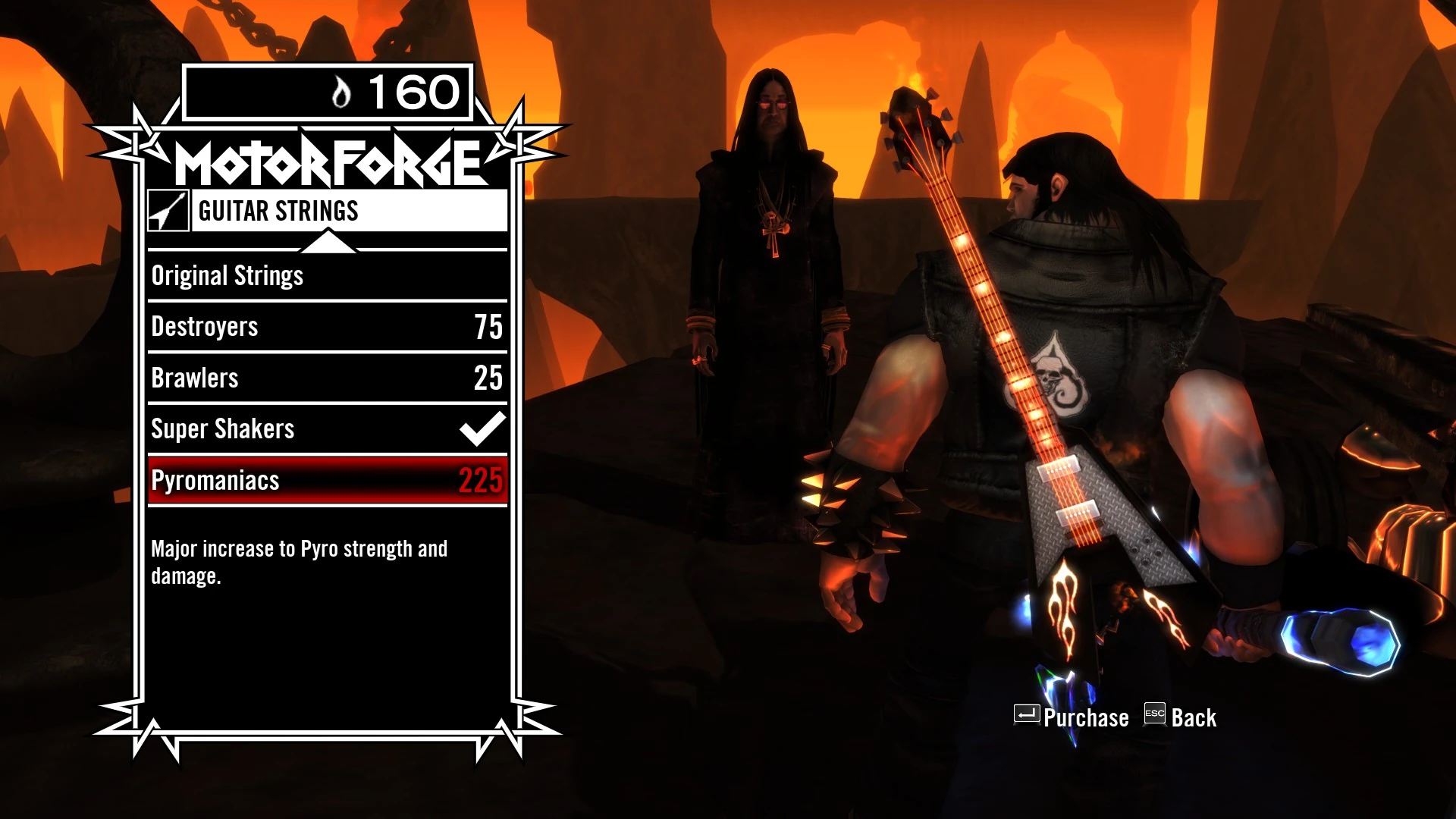Screen dimensions: 1456x819
Task: Click the spiked border decoration around the menu
Action: [x=135, y=136]
